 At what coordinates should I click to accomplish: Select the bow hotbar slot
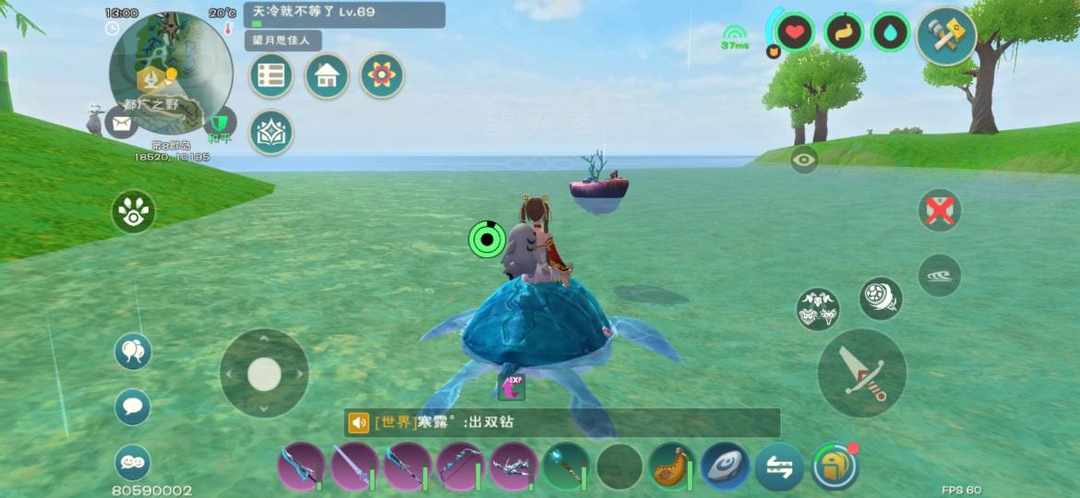coord(461,467)
